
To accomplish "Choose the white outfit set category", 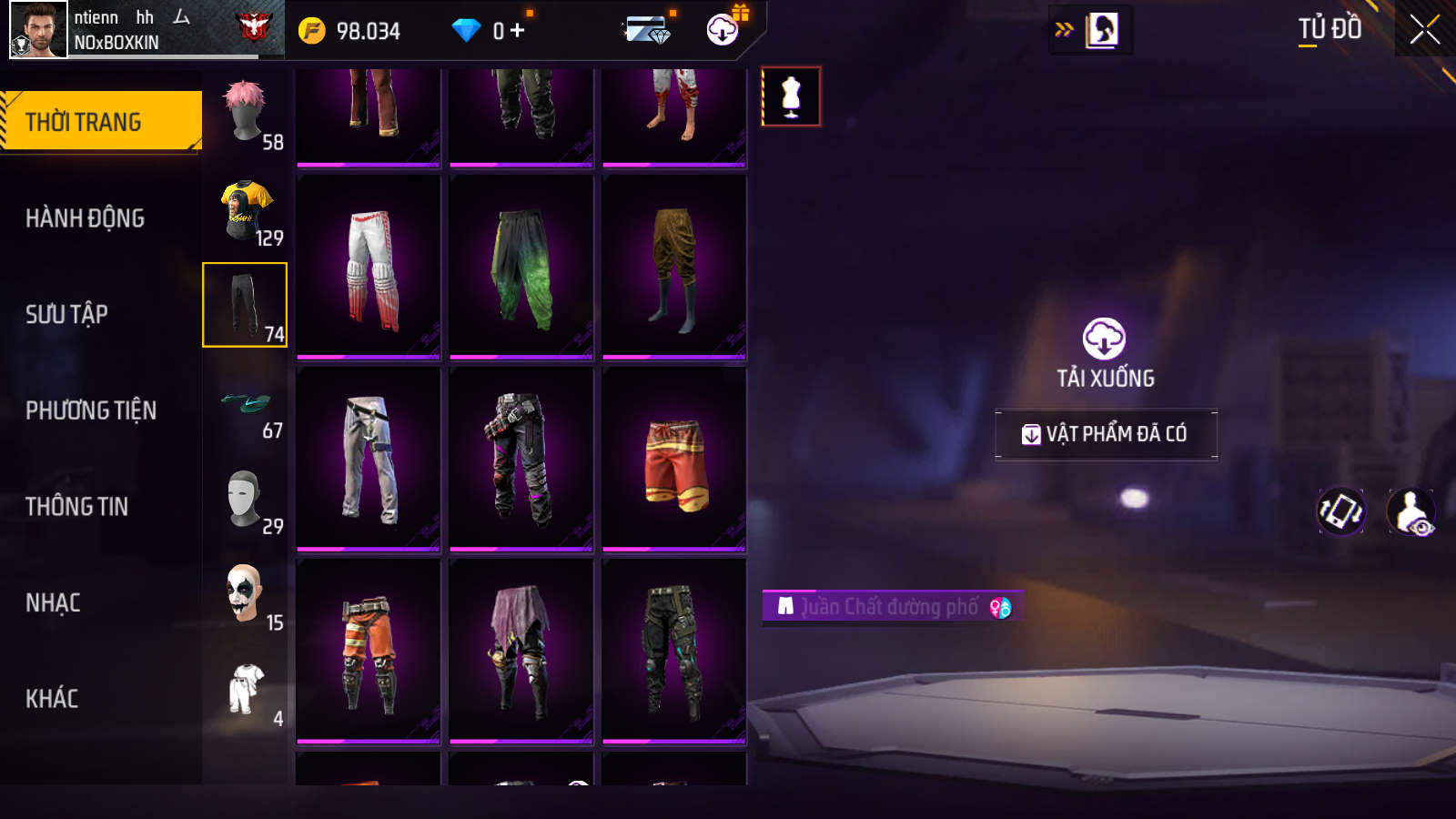I will 245,691.
